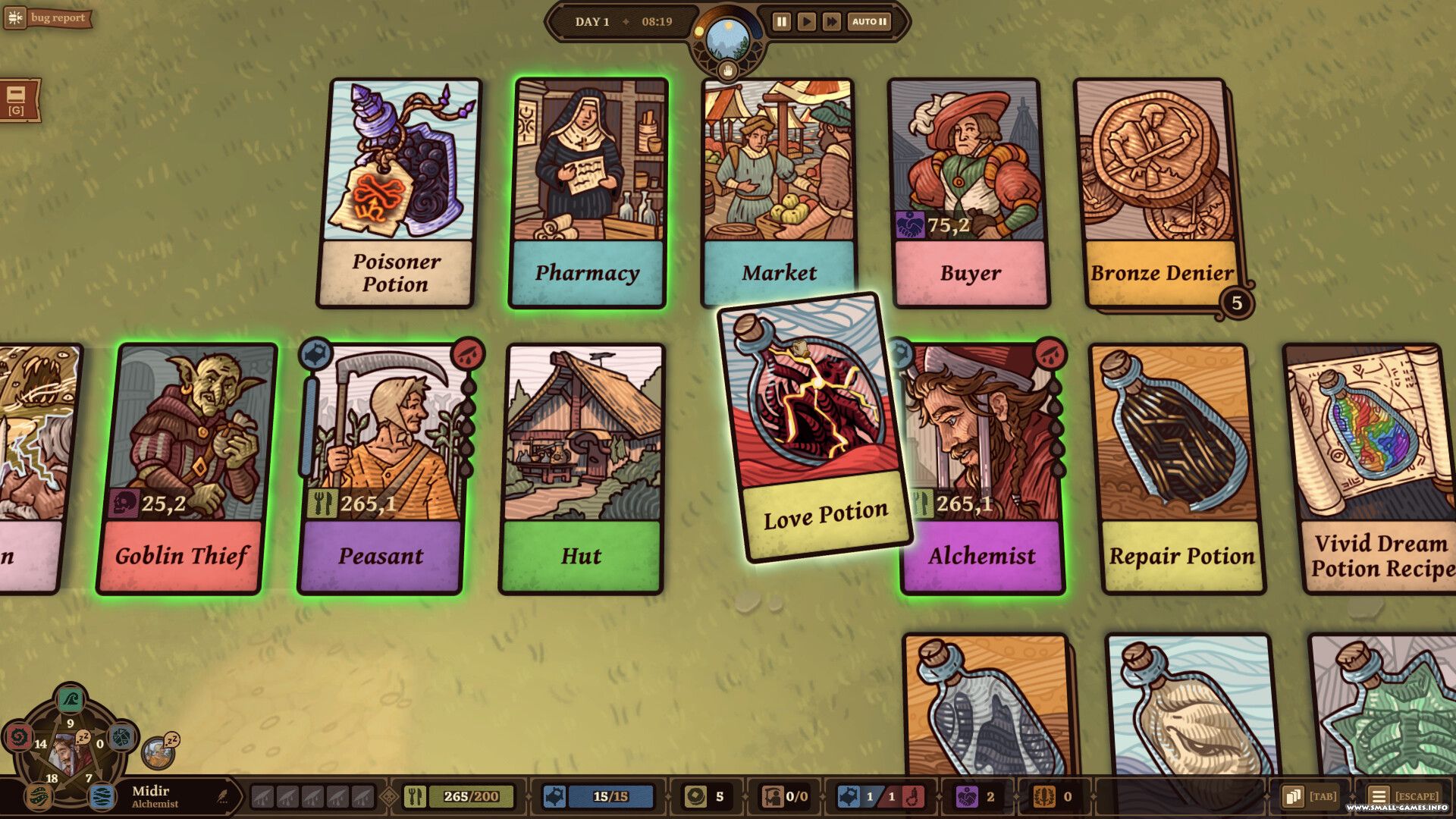This screenshot has height=819, width=1456.
Task: Toggle the AUTO pause button
Action: tap(869, 22)
